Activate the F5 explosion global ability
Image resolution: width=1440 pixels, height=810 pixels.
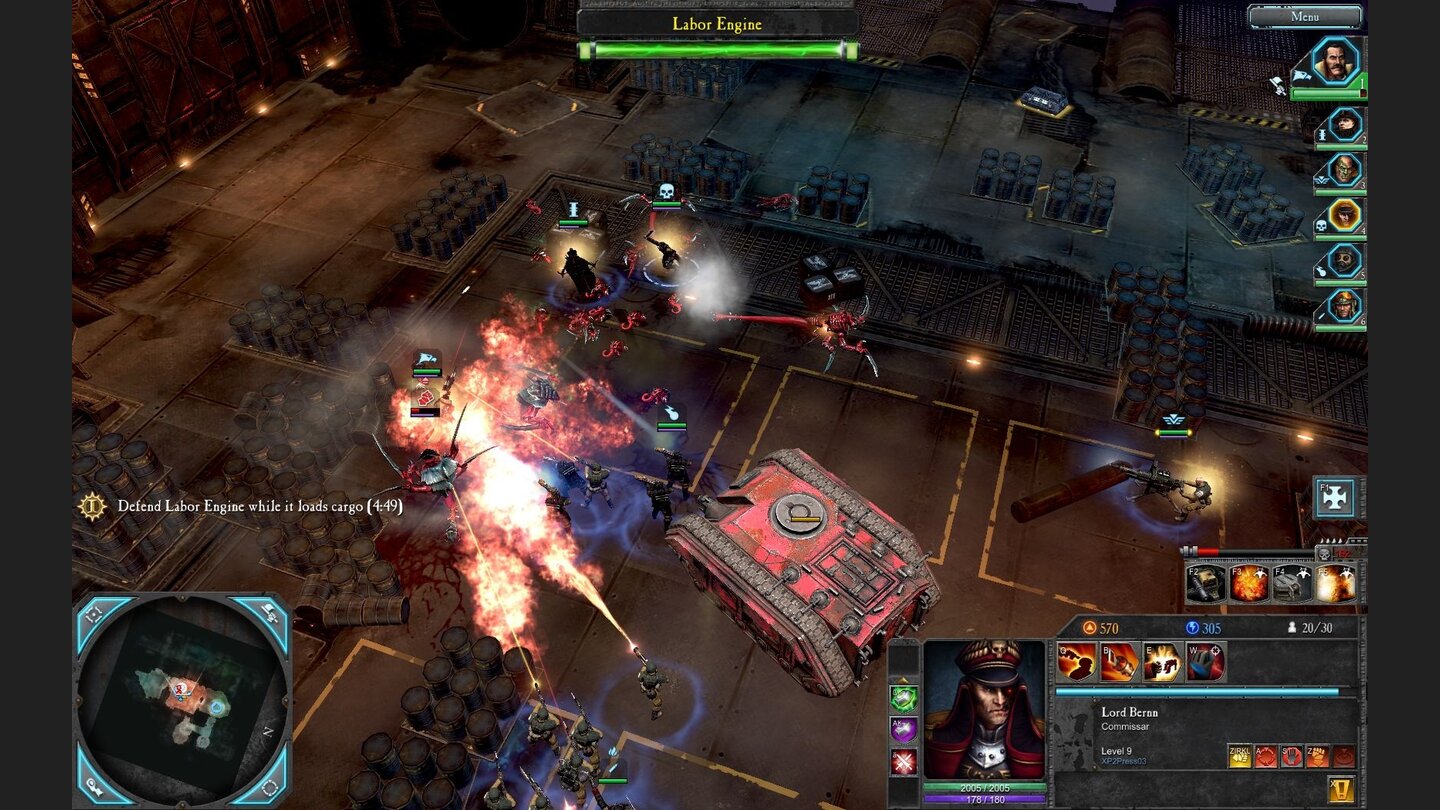click(x=1337, y=584)
